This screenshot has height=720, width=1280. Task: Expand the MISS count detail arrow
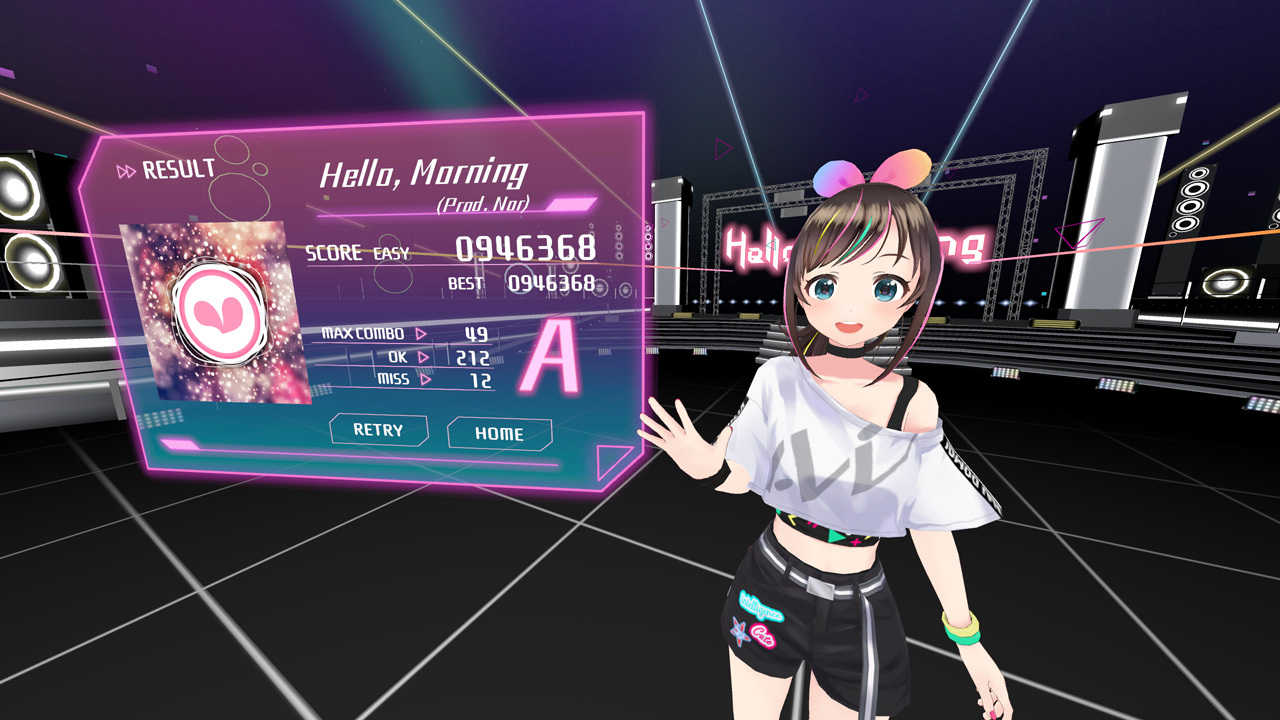(425, 377)
